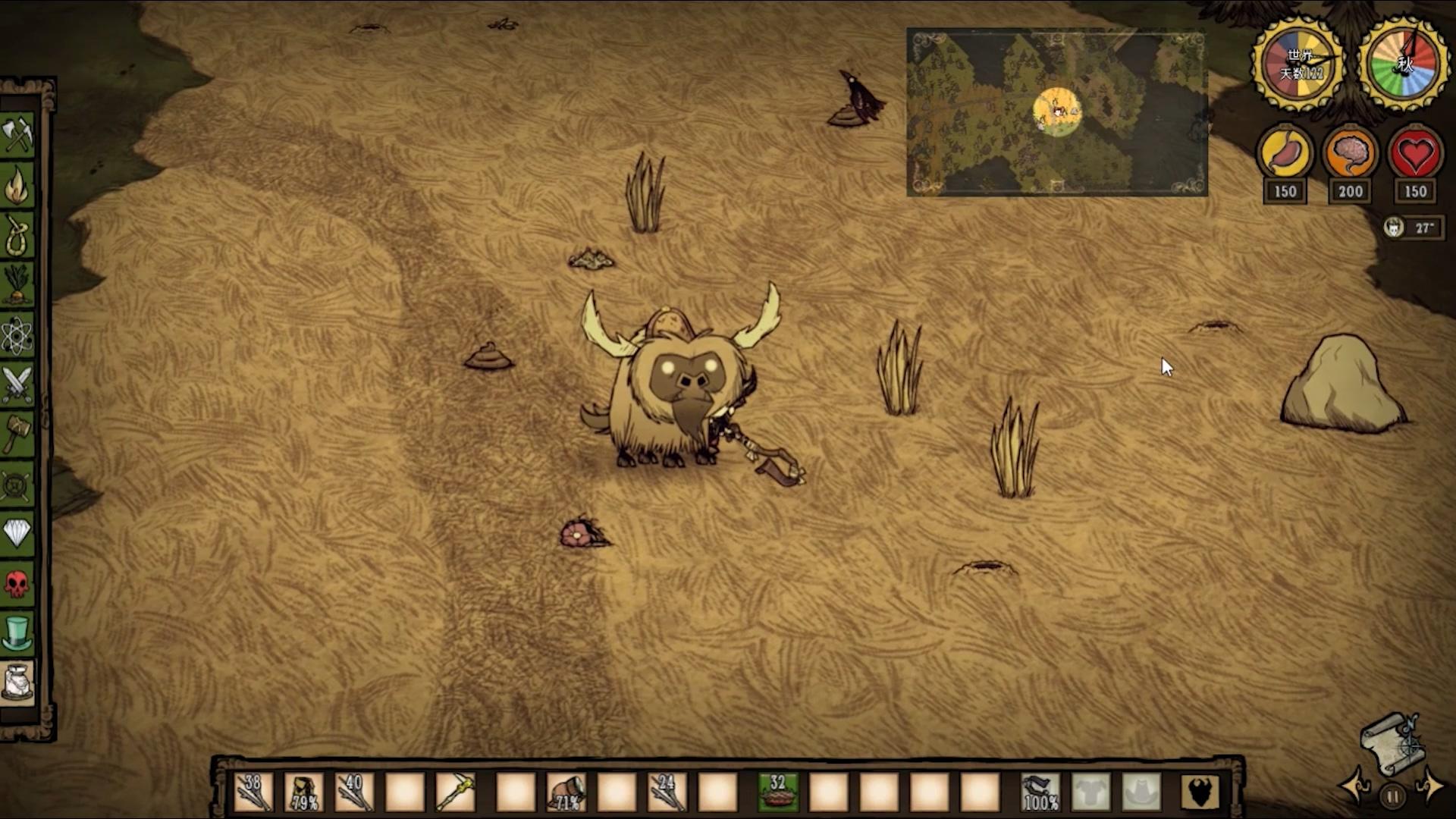
Task: Switch to the Food farming tab
Action: (17, 285)
